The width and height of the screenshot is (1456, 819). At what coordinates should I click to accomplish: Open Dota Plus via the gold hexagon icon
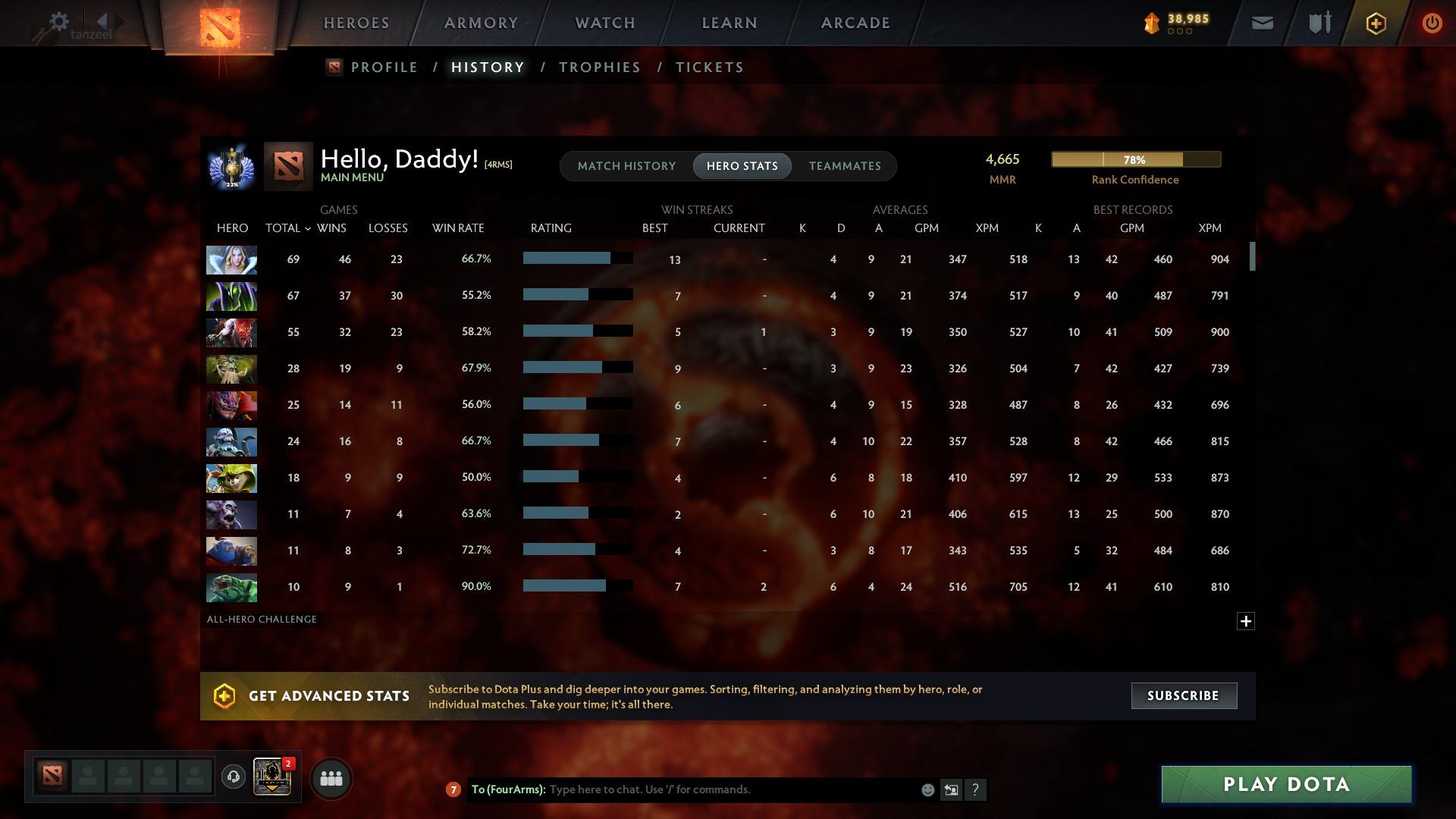(x=1375, y=23)
